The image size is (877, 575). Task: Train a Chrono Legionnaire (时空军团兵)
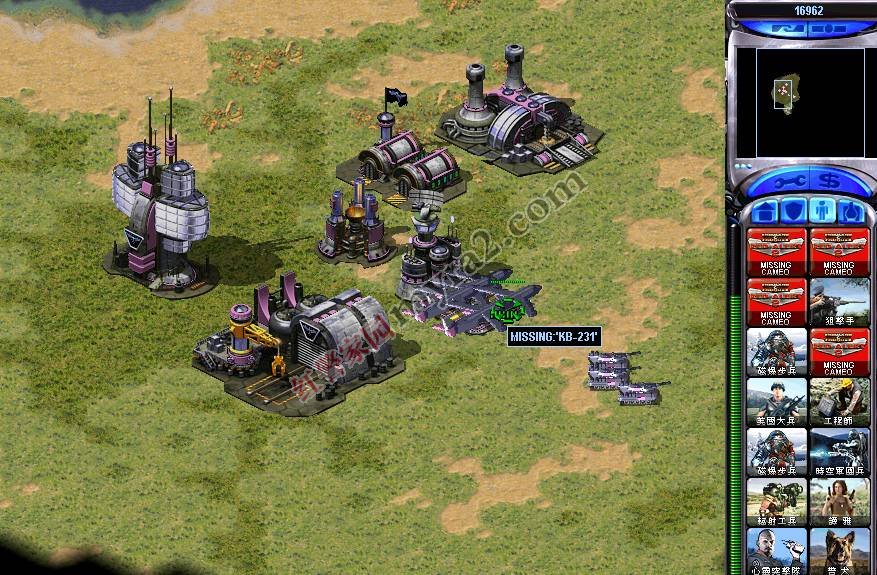click(x=839, y=452)
